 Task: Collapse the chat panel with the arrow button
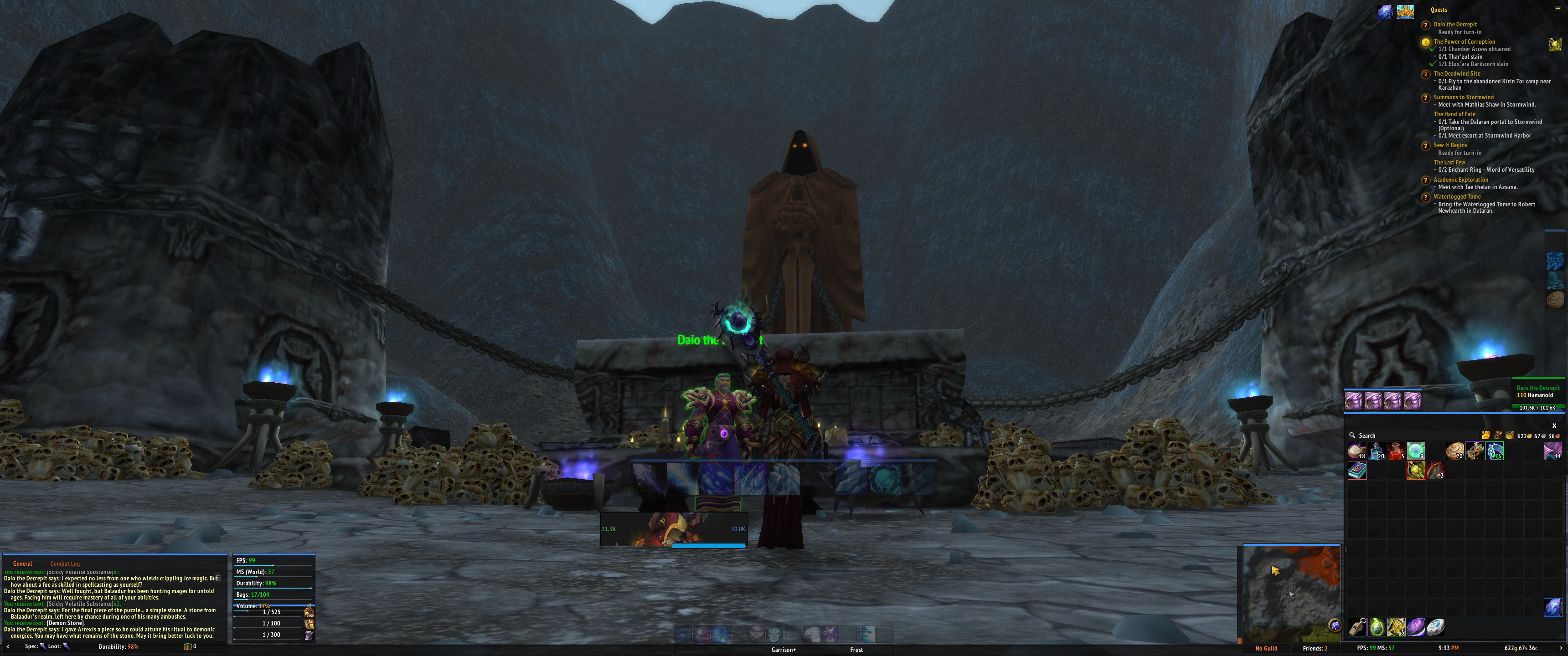pyautogui.click(x=7, y=646)
